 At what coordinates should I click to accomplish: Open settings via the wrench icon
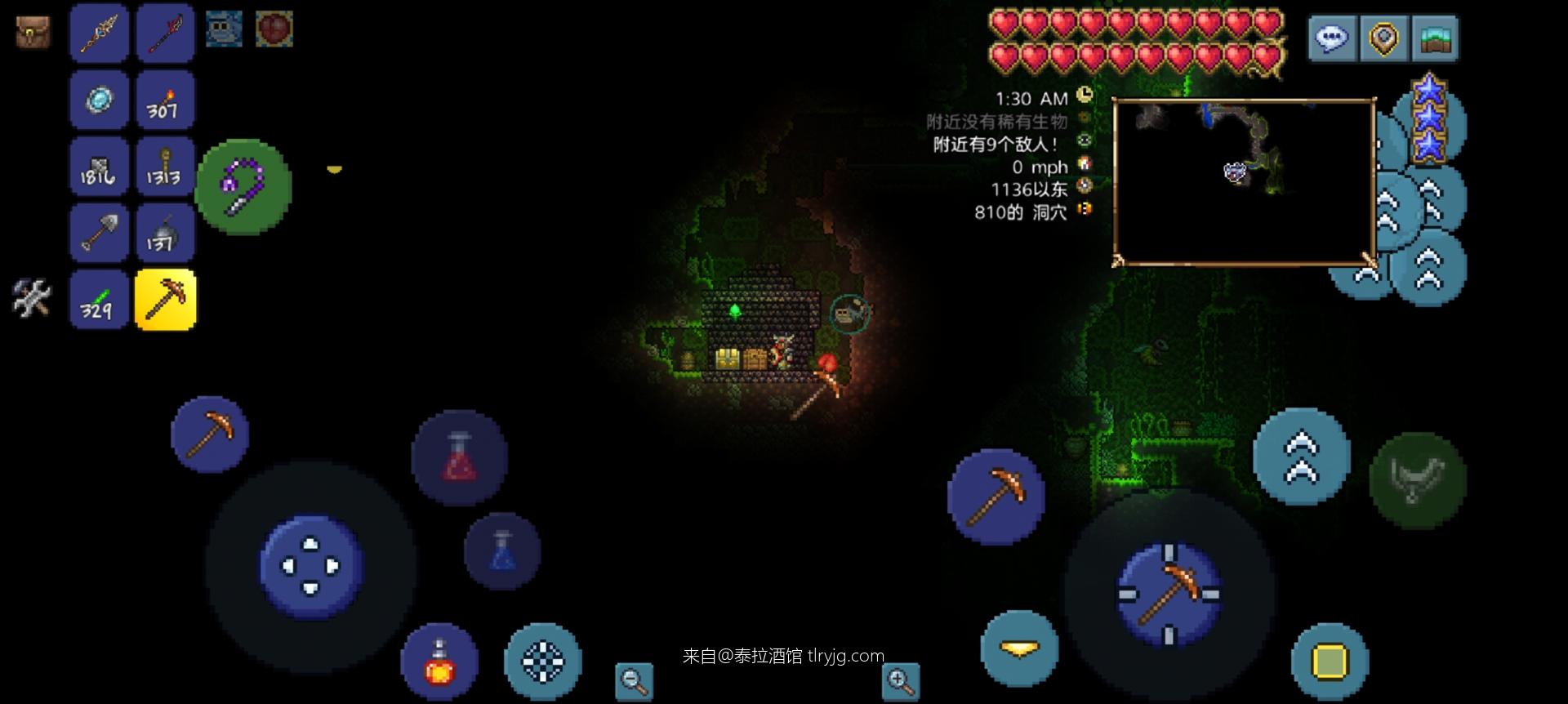click(x=29, y=300)
